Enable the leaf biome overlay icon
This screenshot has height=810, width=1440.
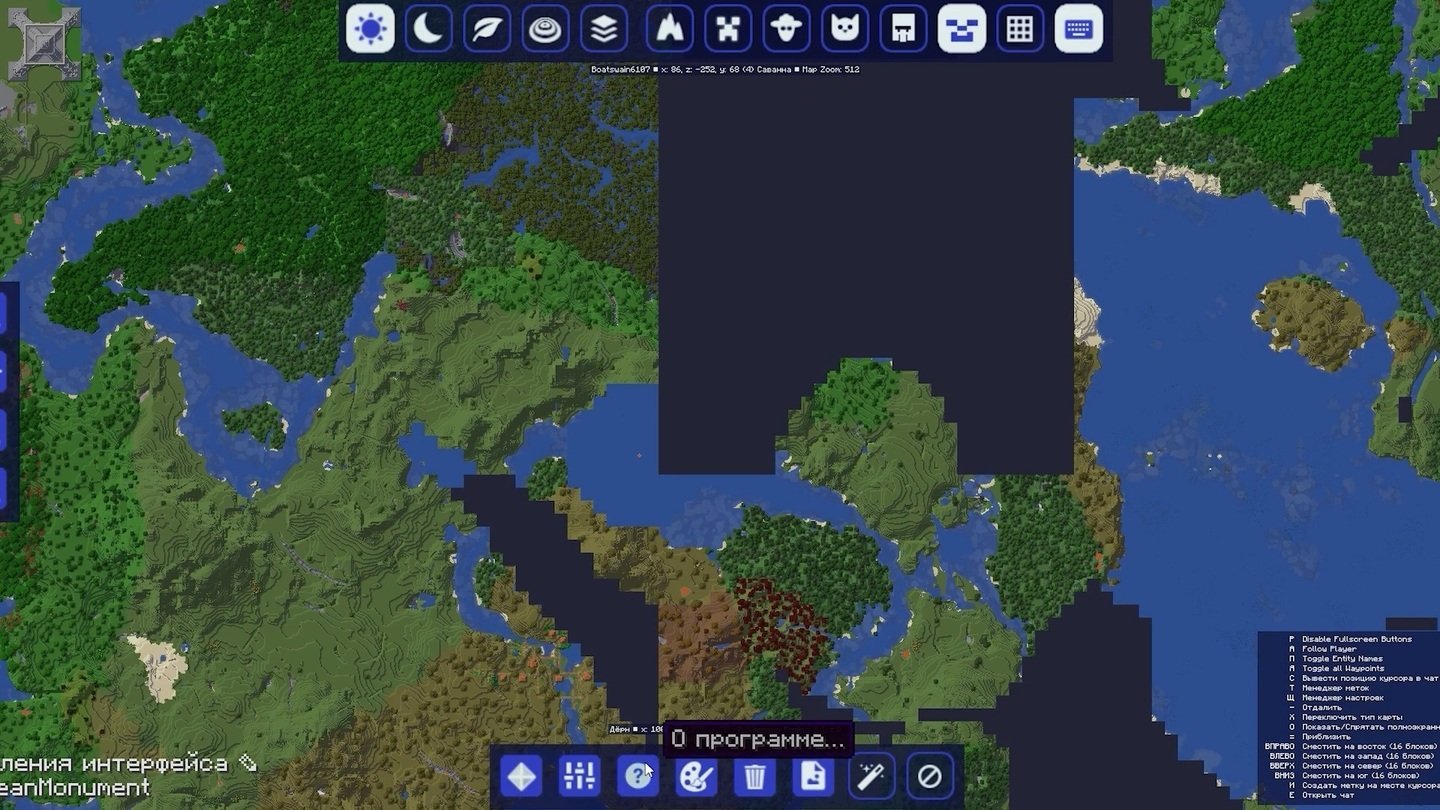click(485, 29)
